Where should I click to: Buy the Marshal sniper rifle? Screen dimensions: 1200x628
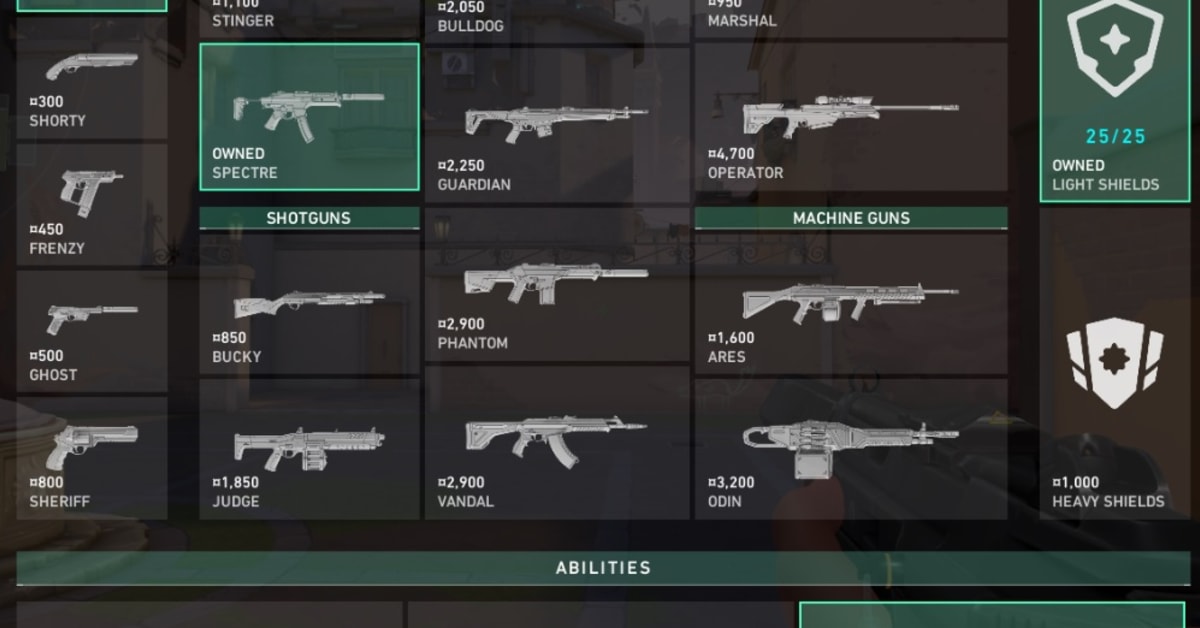(x=851, y=17)
